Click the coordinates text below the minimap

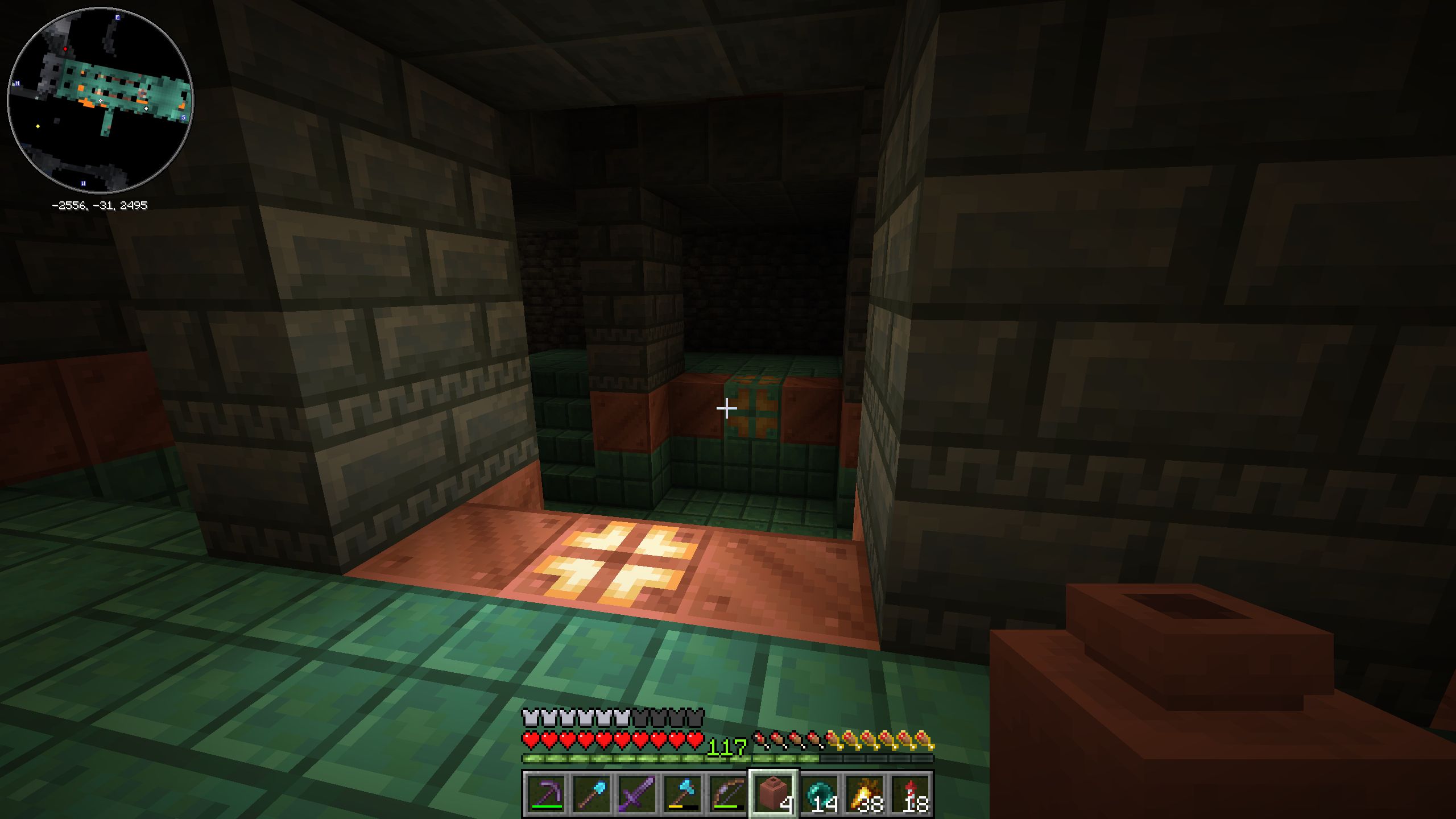100,206
